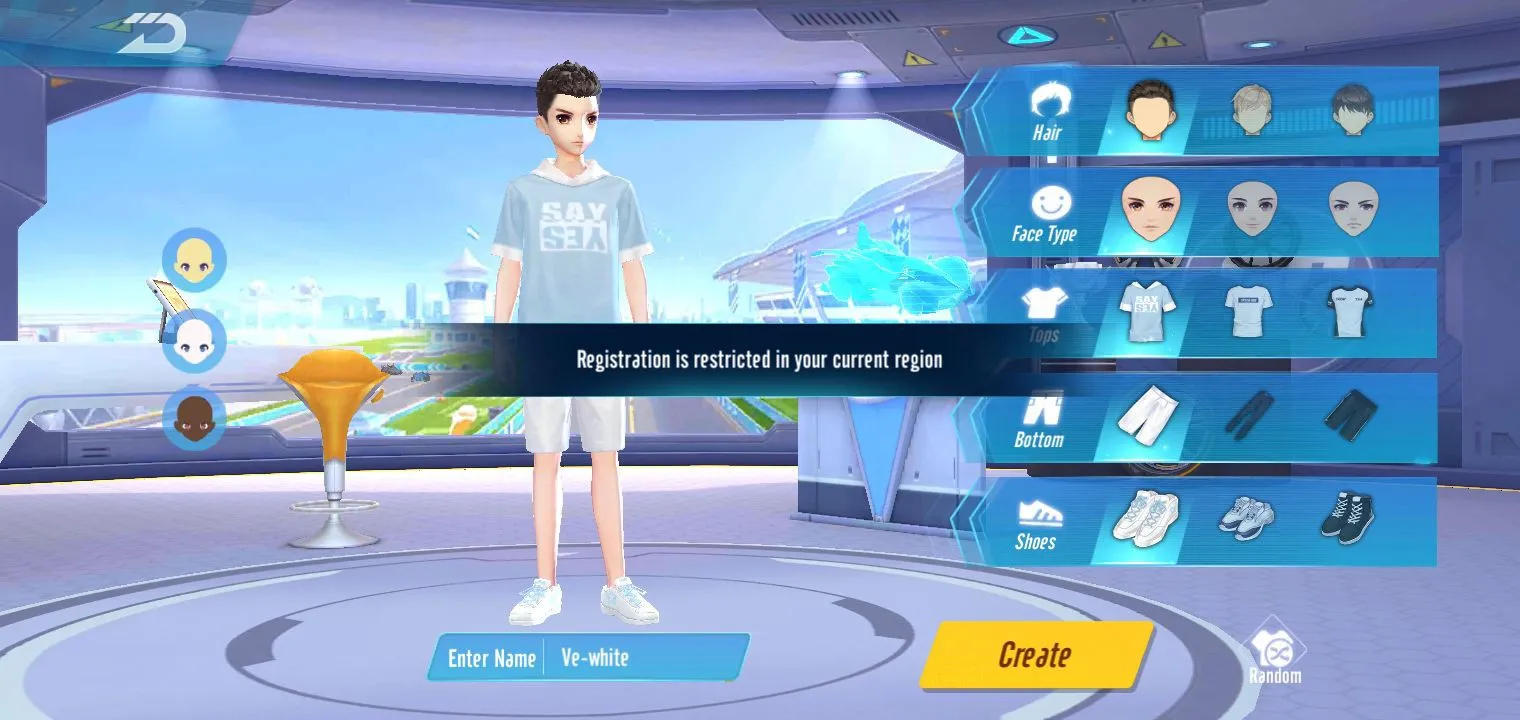This screenshot has height=720, width=1520.
Task: Pick the third face type option
Action: click(x=1352, y=209)
